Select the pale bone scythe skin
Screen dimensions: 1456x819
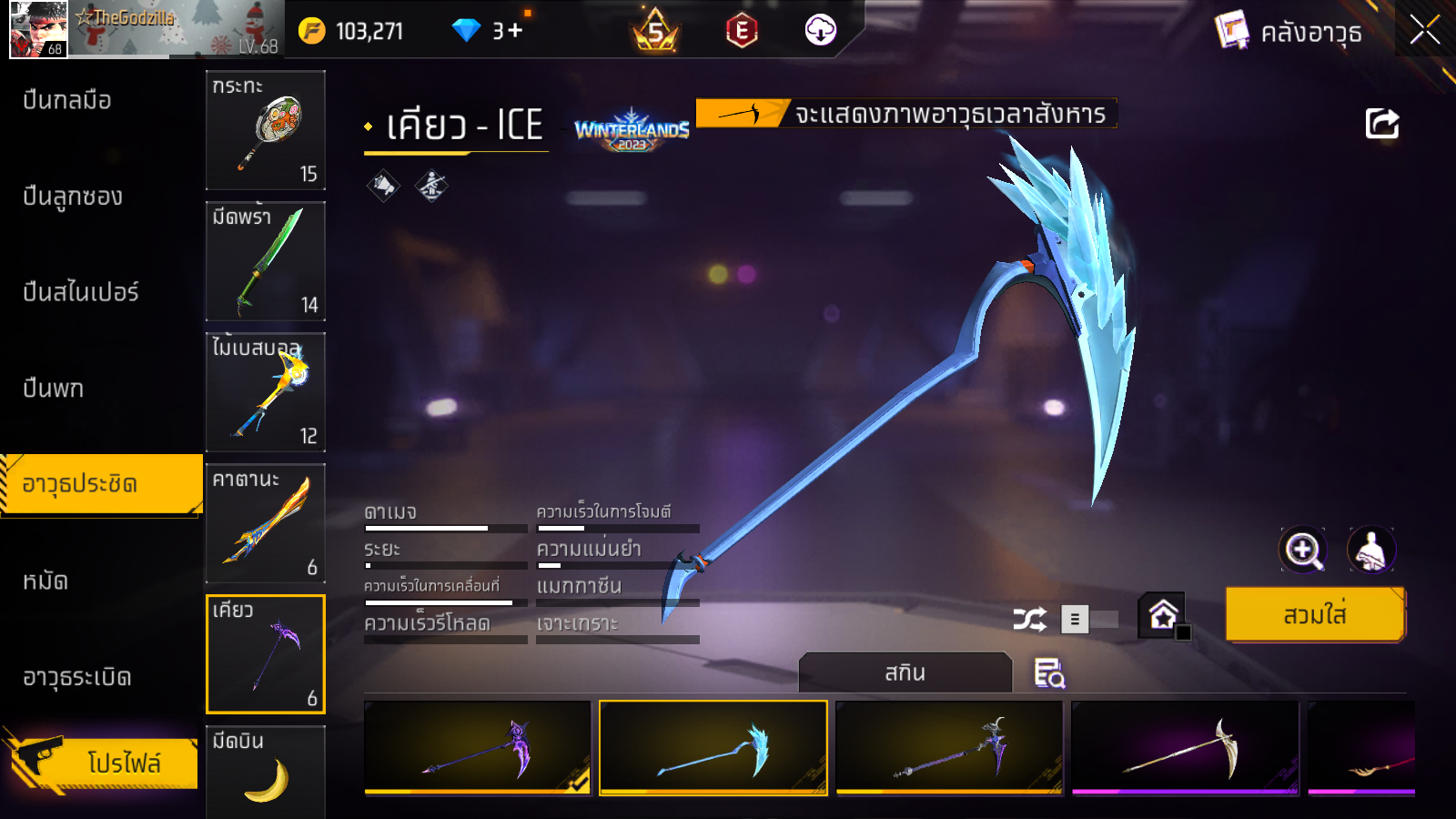[x=1185, y=748]
